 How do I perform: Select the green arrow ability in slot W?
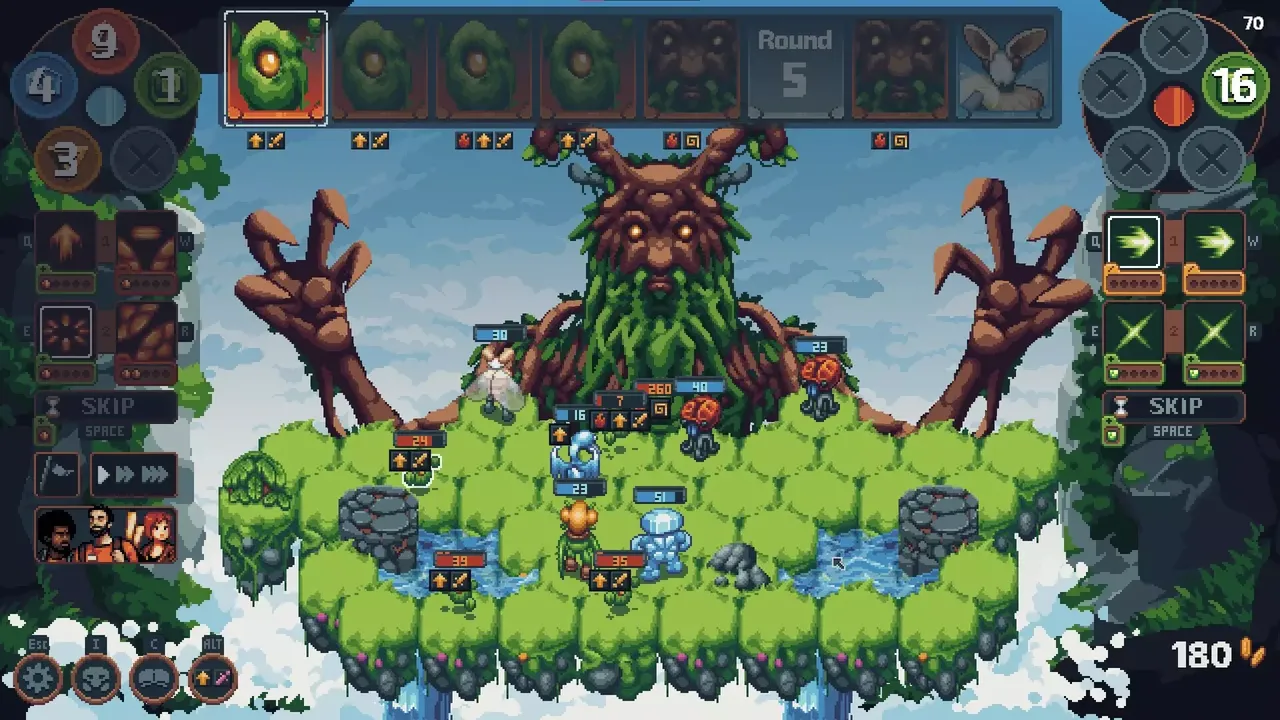click(x=1213, y=240)
